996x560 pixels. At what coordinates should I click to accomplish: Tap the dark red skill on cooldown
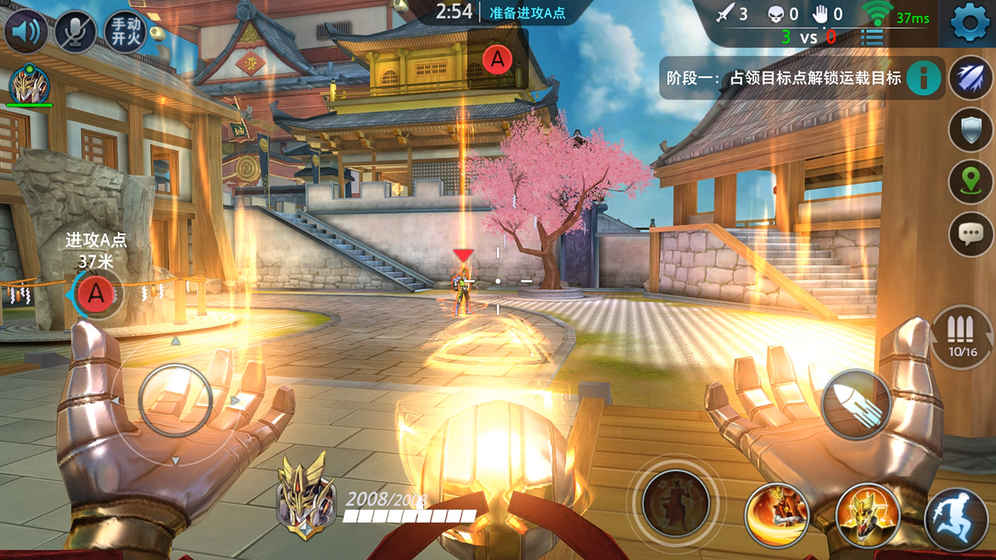[676, 504]
